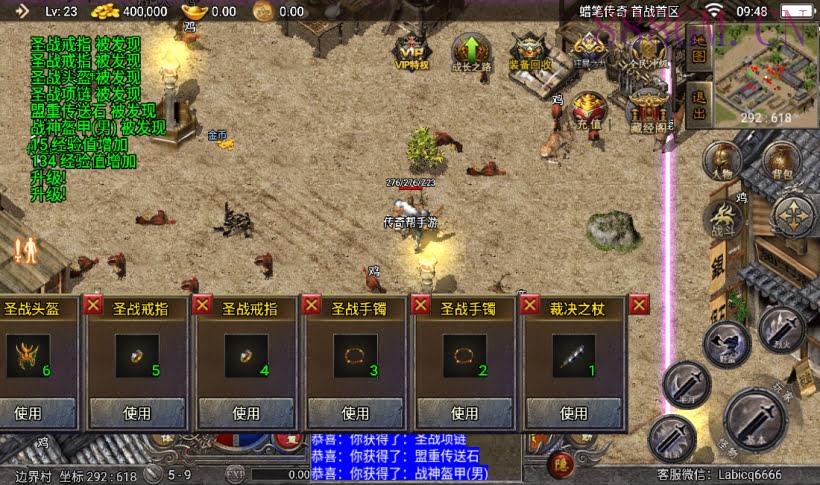Enter the 藏经阁 library
This screenshot has width=820, height=485.
(650, 108)
